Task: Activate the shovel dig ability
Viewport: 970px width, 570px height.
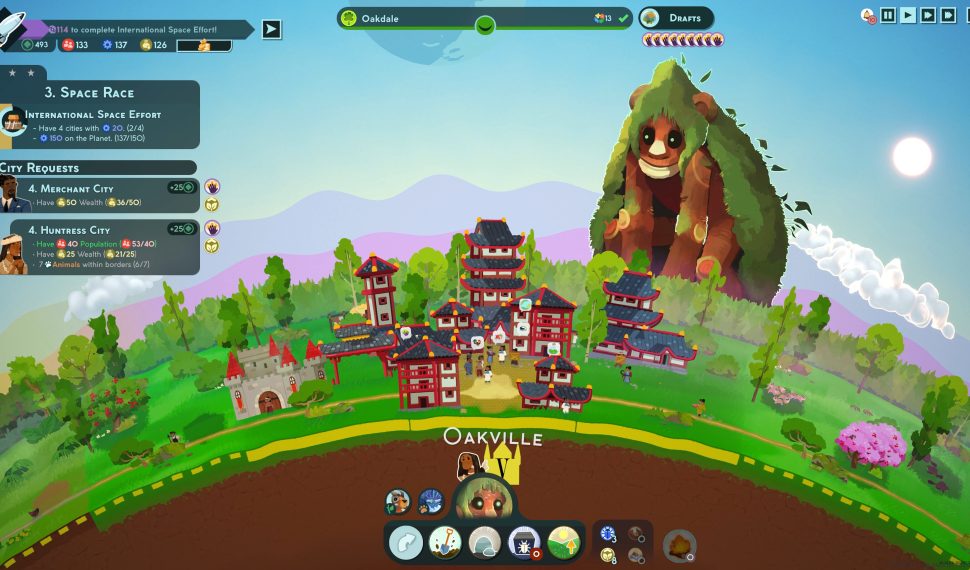Action: pyautogui.click(x=445, y=543)
